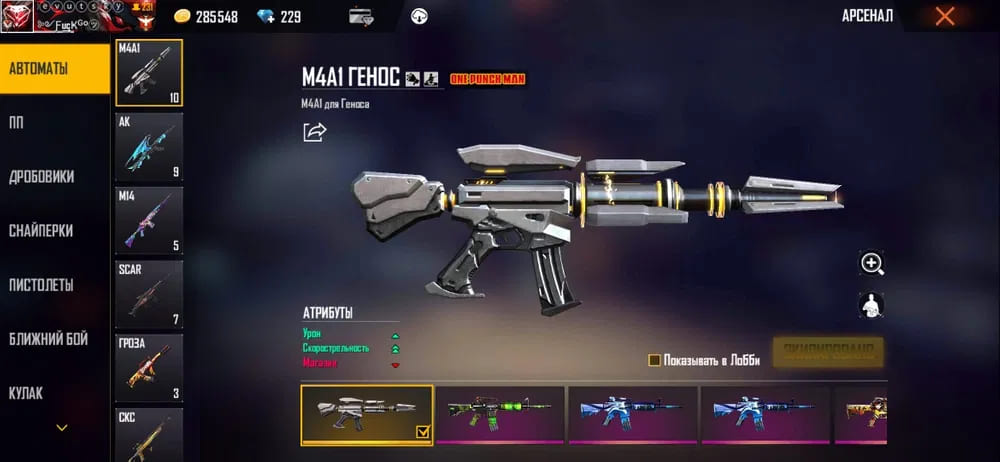Image resolution: width=1000 pixels, height=462 pixels.
Task: Select the green M4A1 skin thumbnail
Action: 500,414
